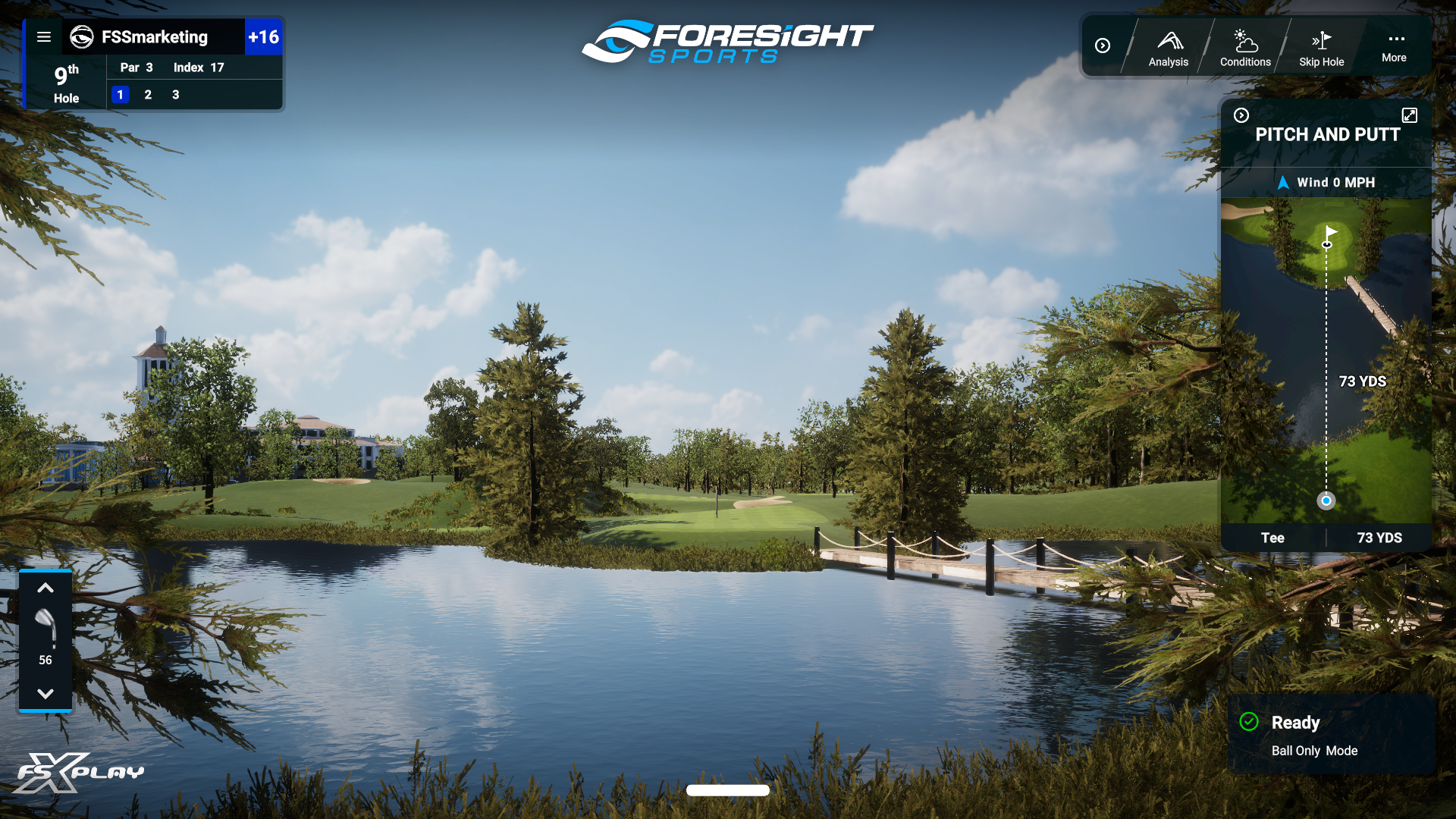Open the Conditions settings
Screen dimensions: 1456x819
click(1245, 48)
